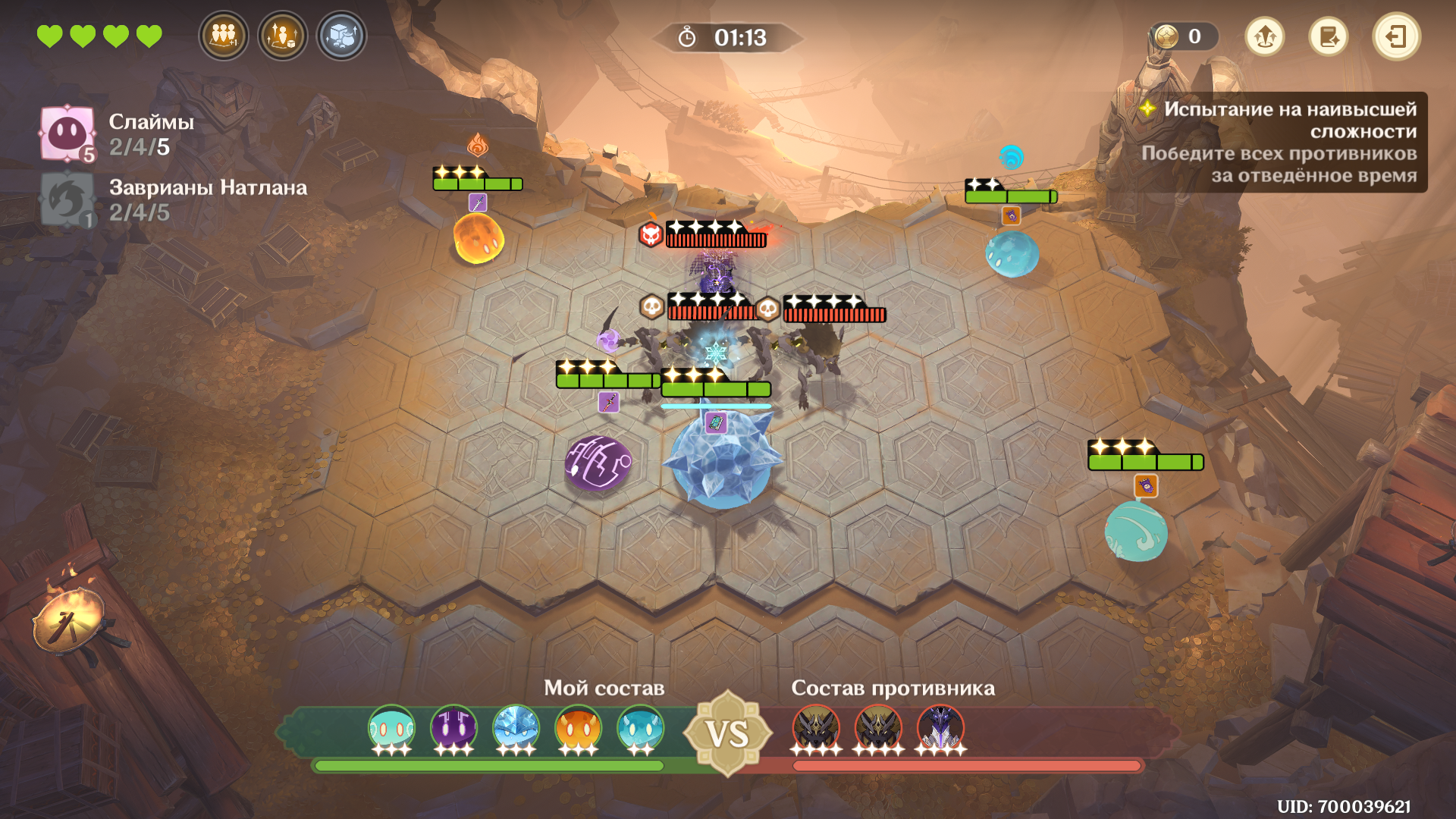Image resolution: width=1456 pixels, height=819 pixels.
Task: Select the purple Electro slime unit on the board
Action: pos(598,462)
